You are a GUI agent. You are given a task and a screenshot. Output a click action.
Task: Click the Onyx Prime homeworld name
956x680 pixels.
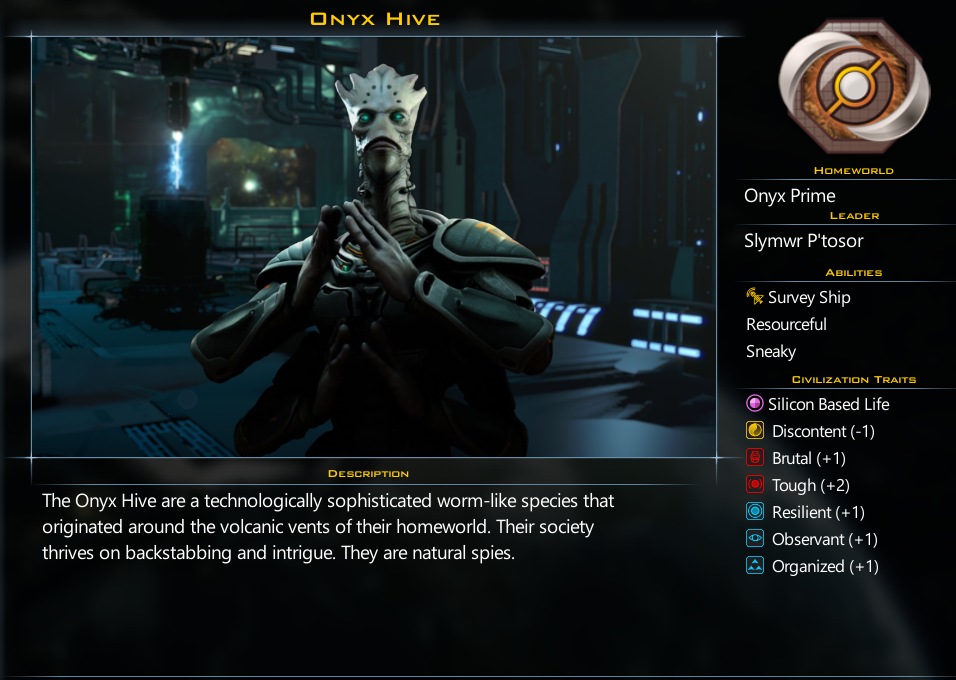pos(790,196)
